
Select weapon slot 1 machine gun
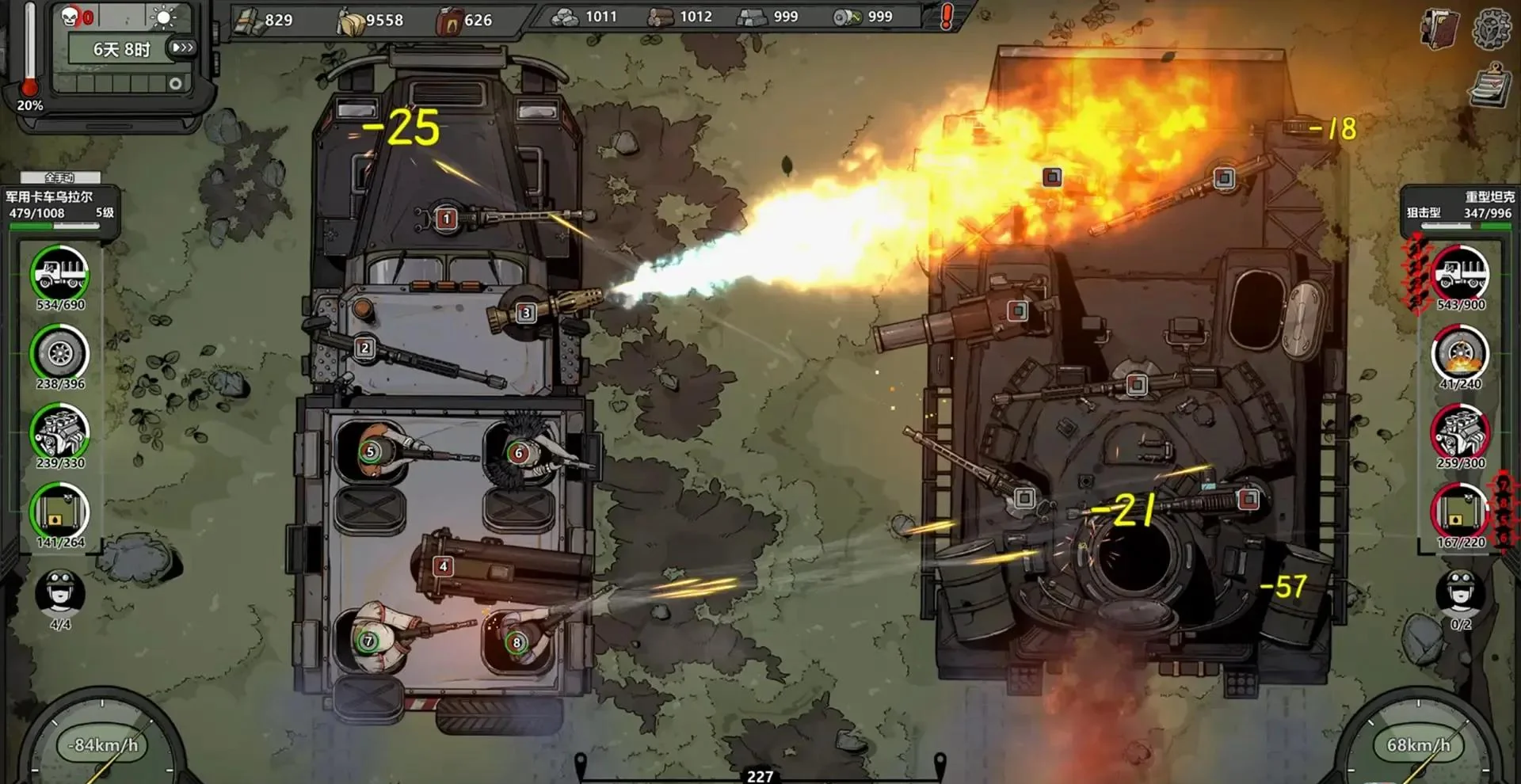(x=447, y=219)
